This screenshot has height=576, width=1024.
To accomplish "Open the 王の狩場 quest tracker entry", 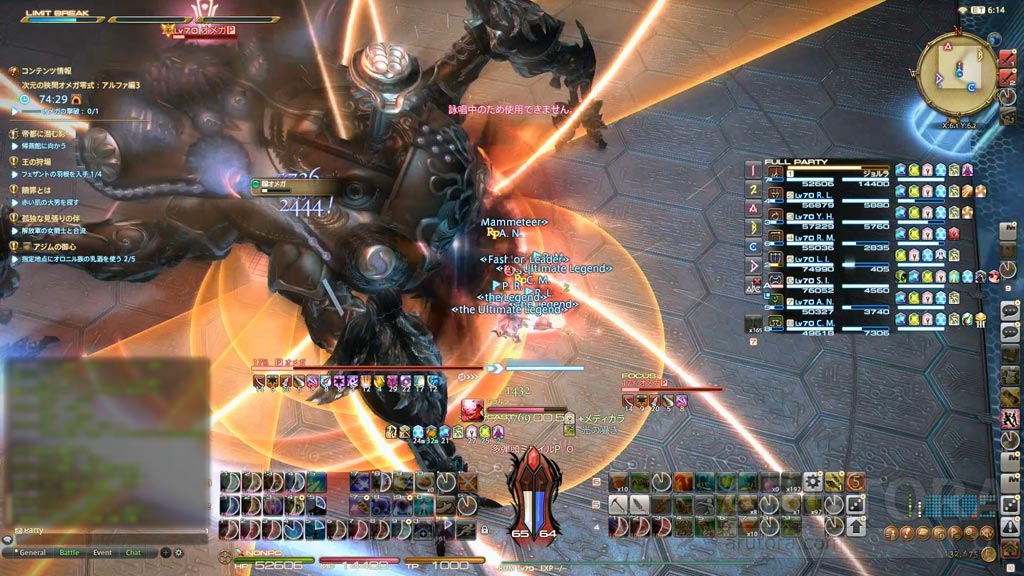I will (37, 162).
